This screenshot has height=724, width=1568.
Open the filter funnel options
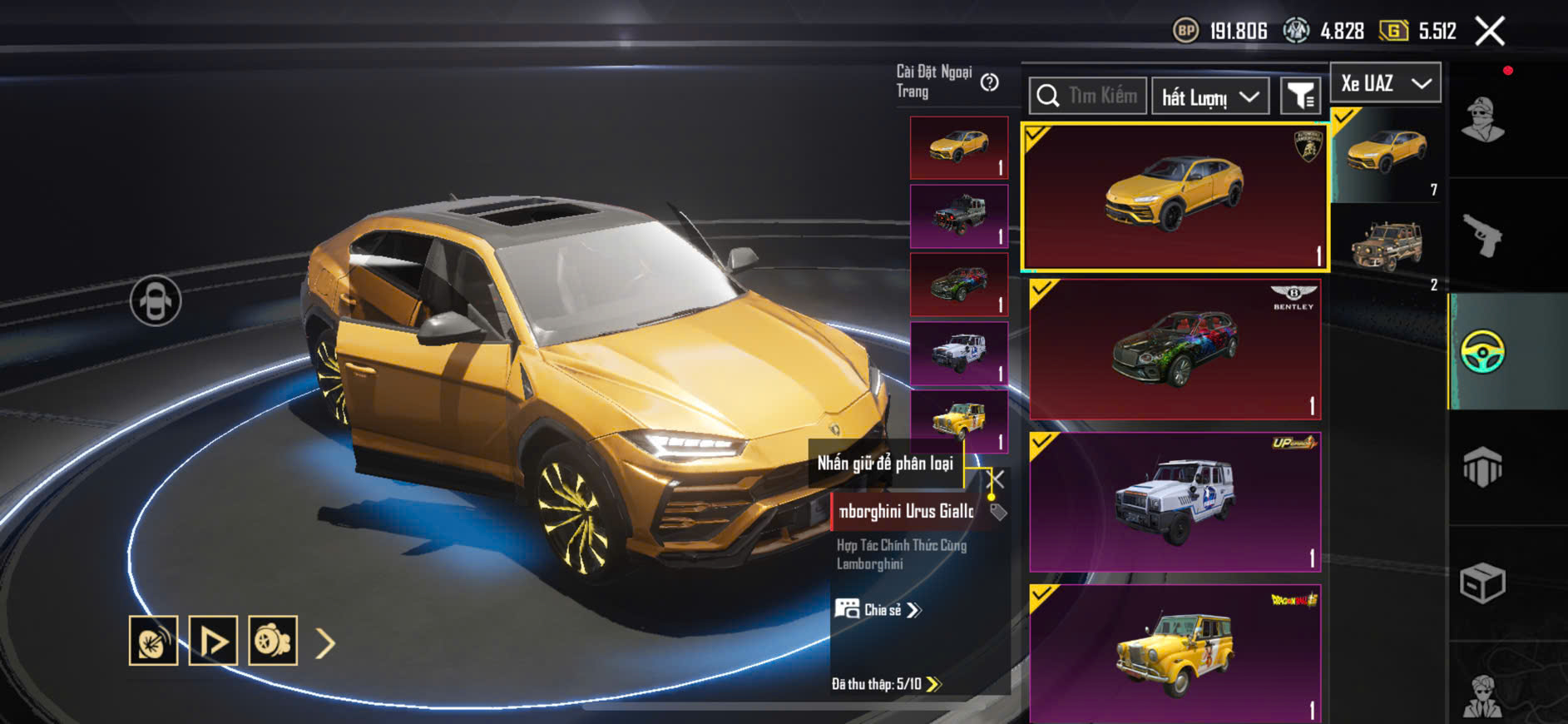click(x=1299, y=97)
